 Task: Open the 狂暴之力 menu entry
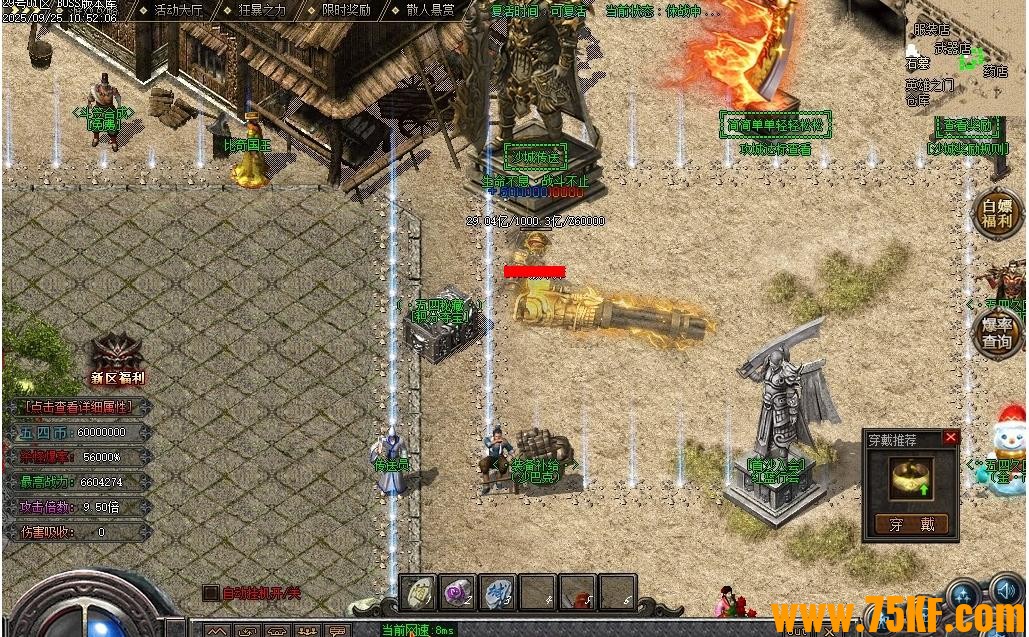point(262,10)
